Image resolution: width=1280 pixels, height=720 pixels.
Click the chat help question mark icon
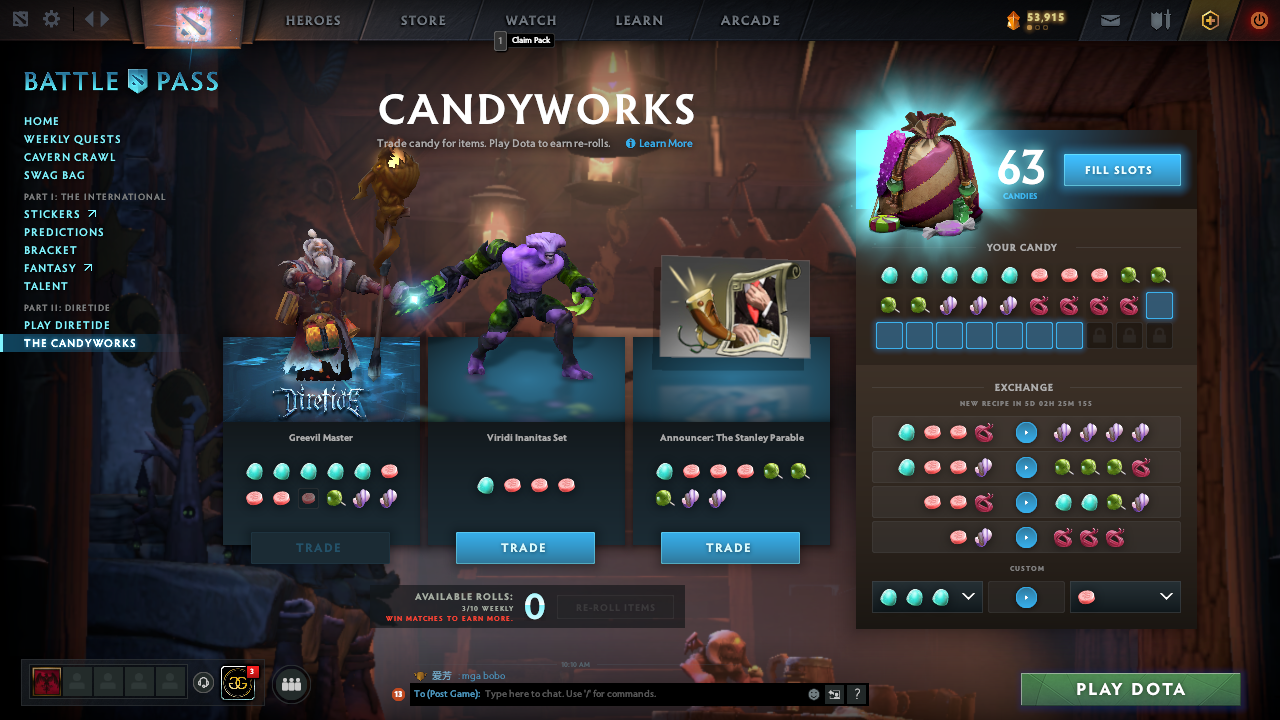point(857,694)
